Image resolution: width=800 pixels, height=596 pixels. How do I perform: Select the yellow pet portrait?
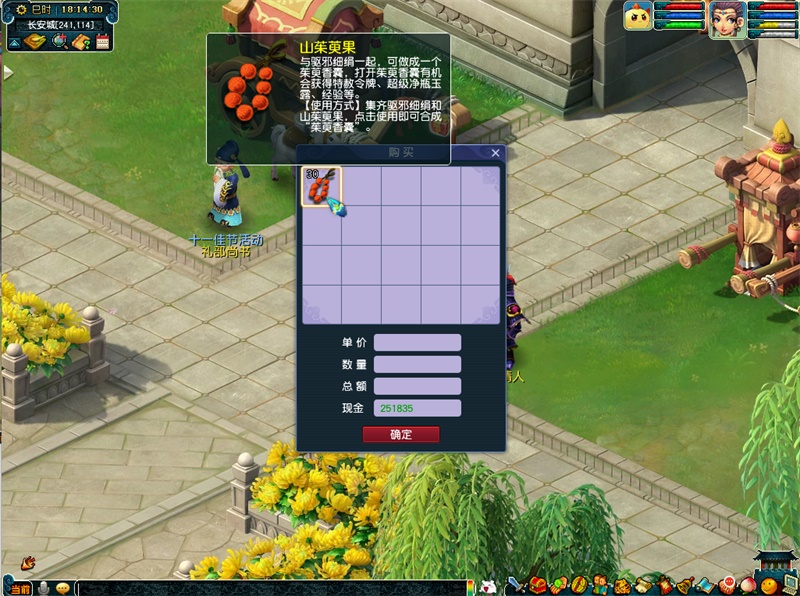(x=637, y=17)
